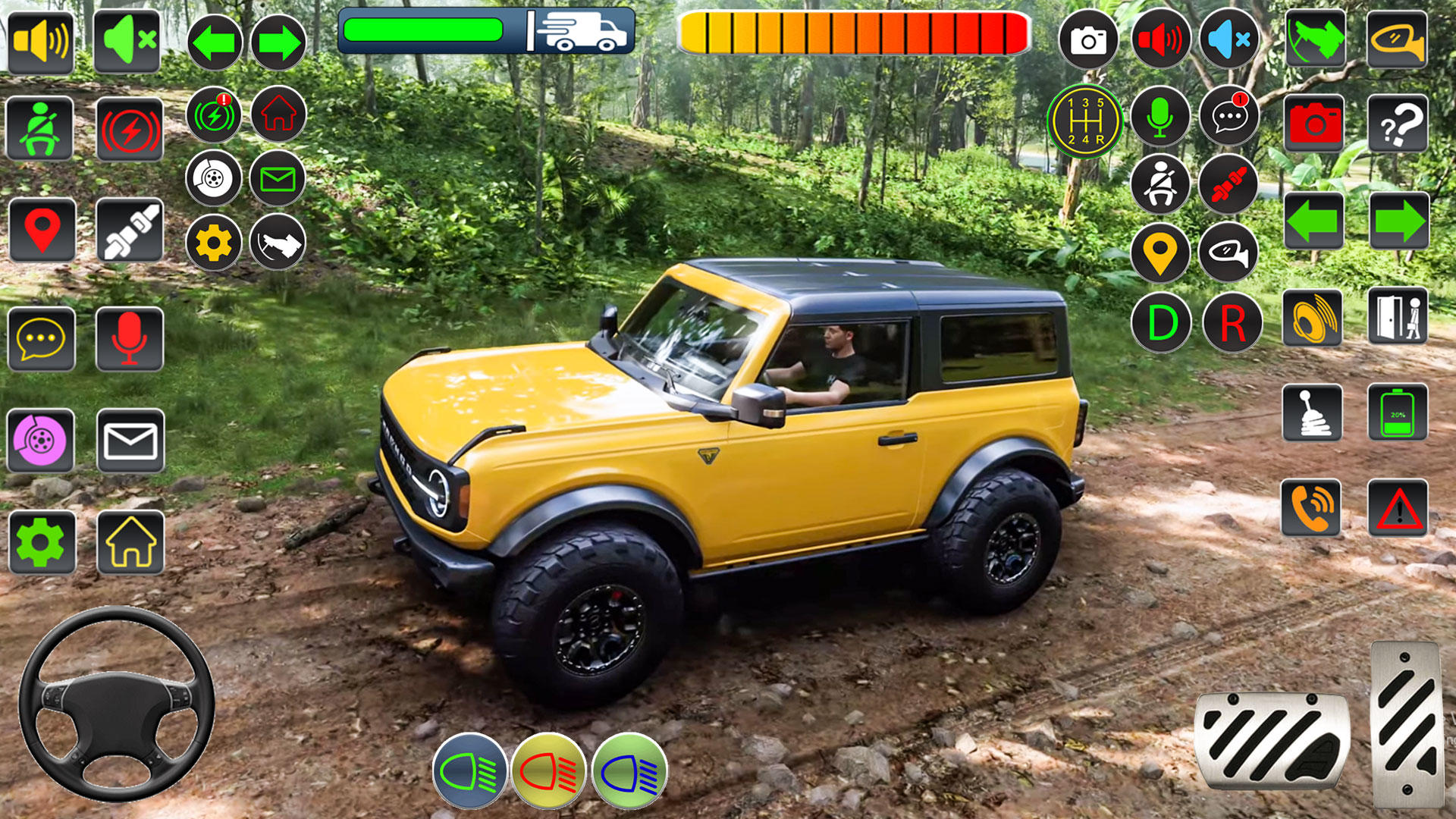The width and height of the screenshot is (1456, 819).
Task: Open the mail envelope inbox
Action: point(129,440)
